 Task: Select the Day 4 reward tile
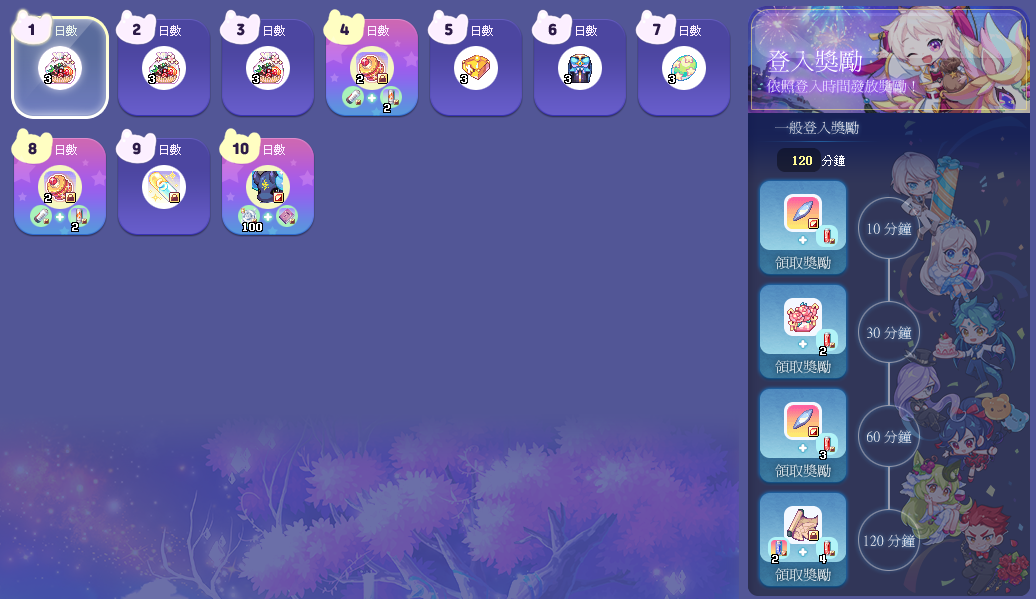pos(372,68)
